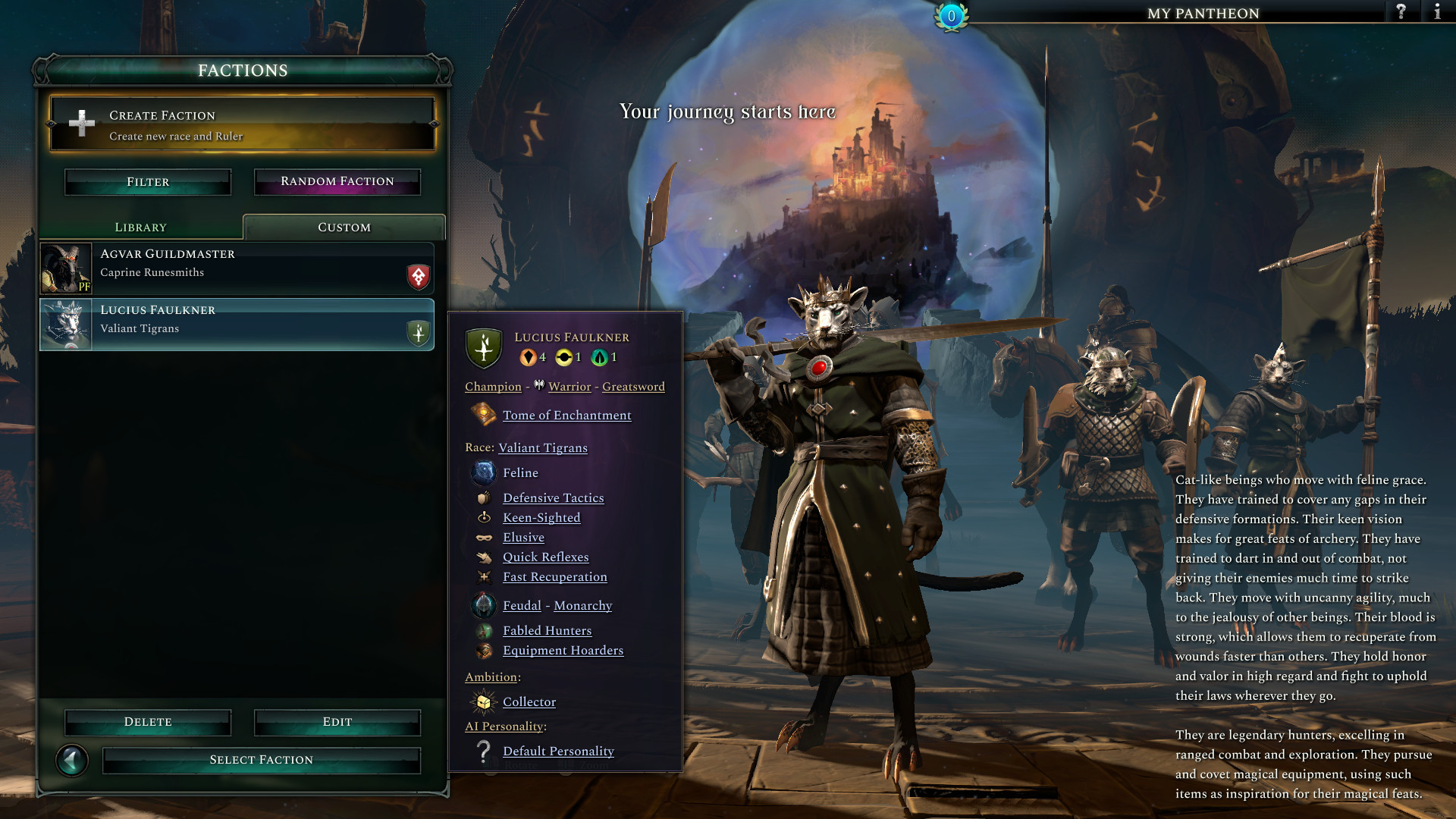The image size is (1456, 819).
Task: Go back with the round arrow button
Action: click(x=72, y=760)
